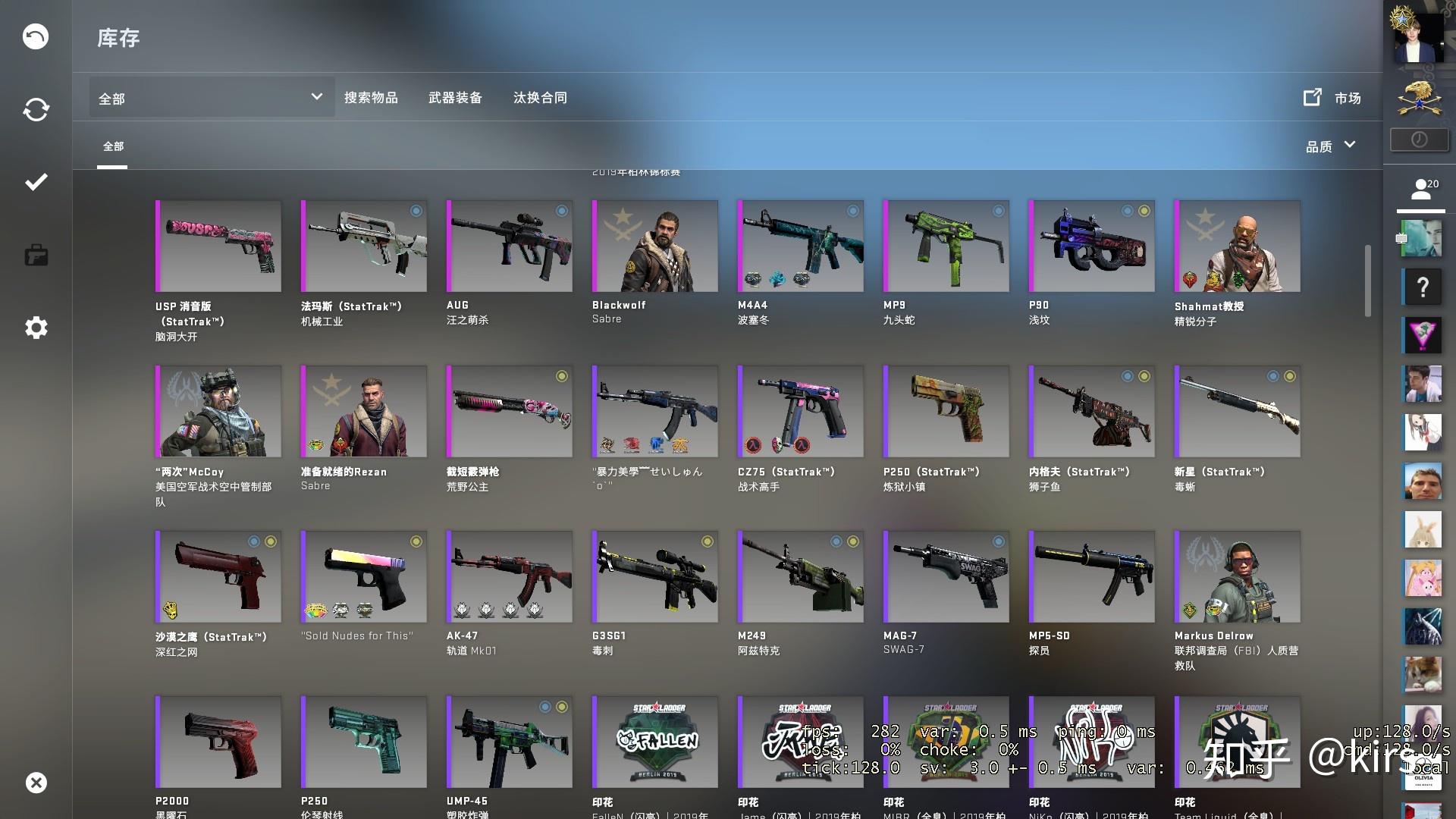Open the question mark help icon on right
Viewport: 1456px width, 819px height.
tap(1423, 287)
